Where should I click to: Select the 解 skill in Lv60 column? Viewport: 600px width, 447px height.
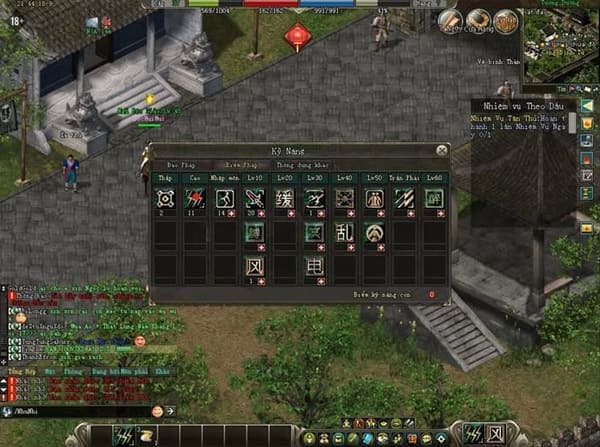(x=434, y=199)
